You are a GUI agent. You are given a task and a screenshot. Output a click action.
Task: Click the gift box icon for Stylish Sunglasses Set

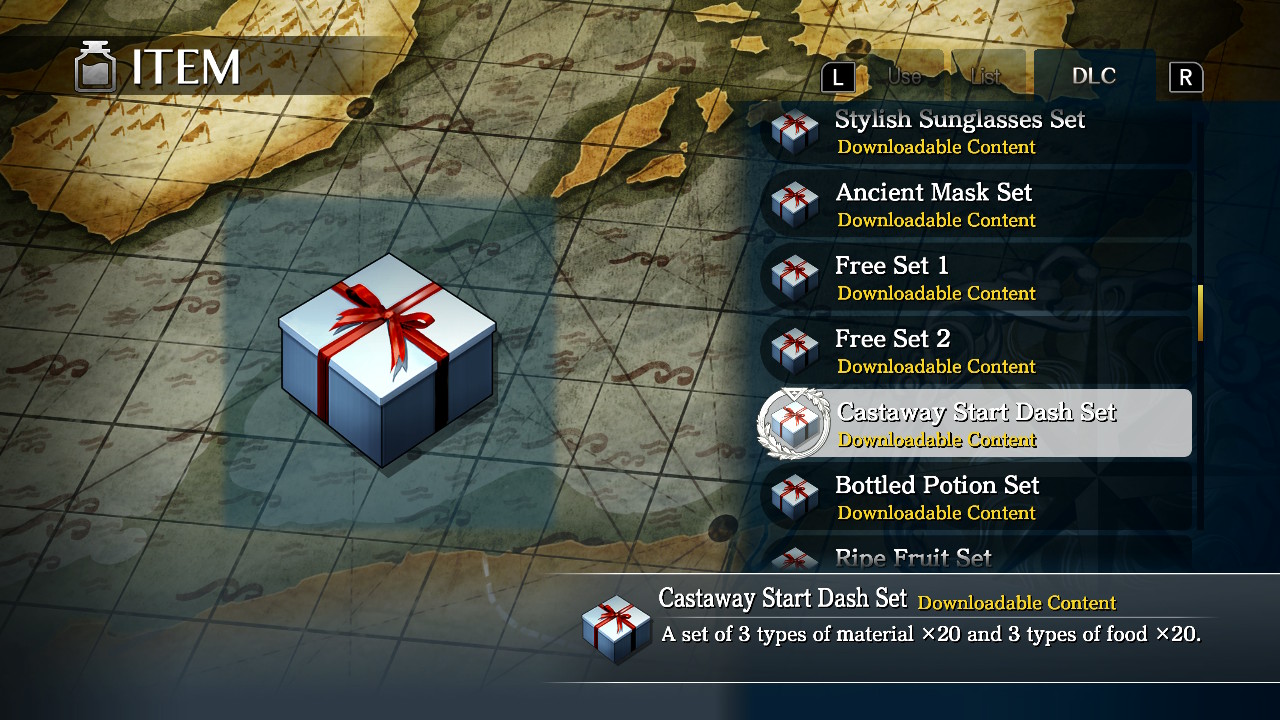794,131
